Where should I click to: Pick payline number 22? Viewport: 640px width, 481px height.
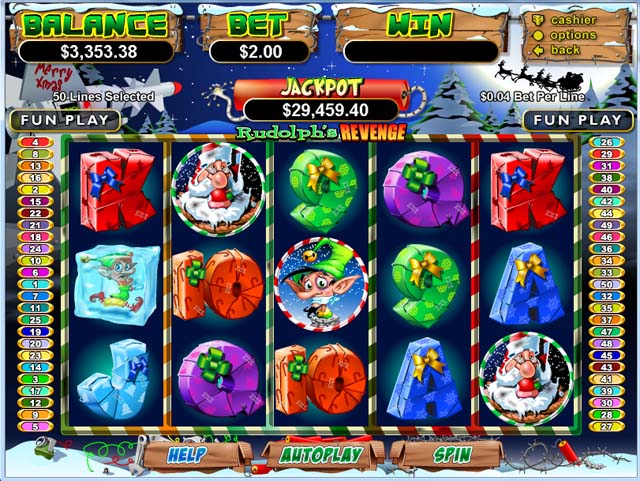pos(33,213)
